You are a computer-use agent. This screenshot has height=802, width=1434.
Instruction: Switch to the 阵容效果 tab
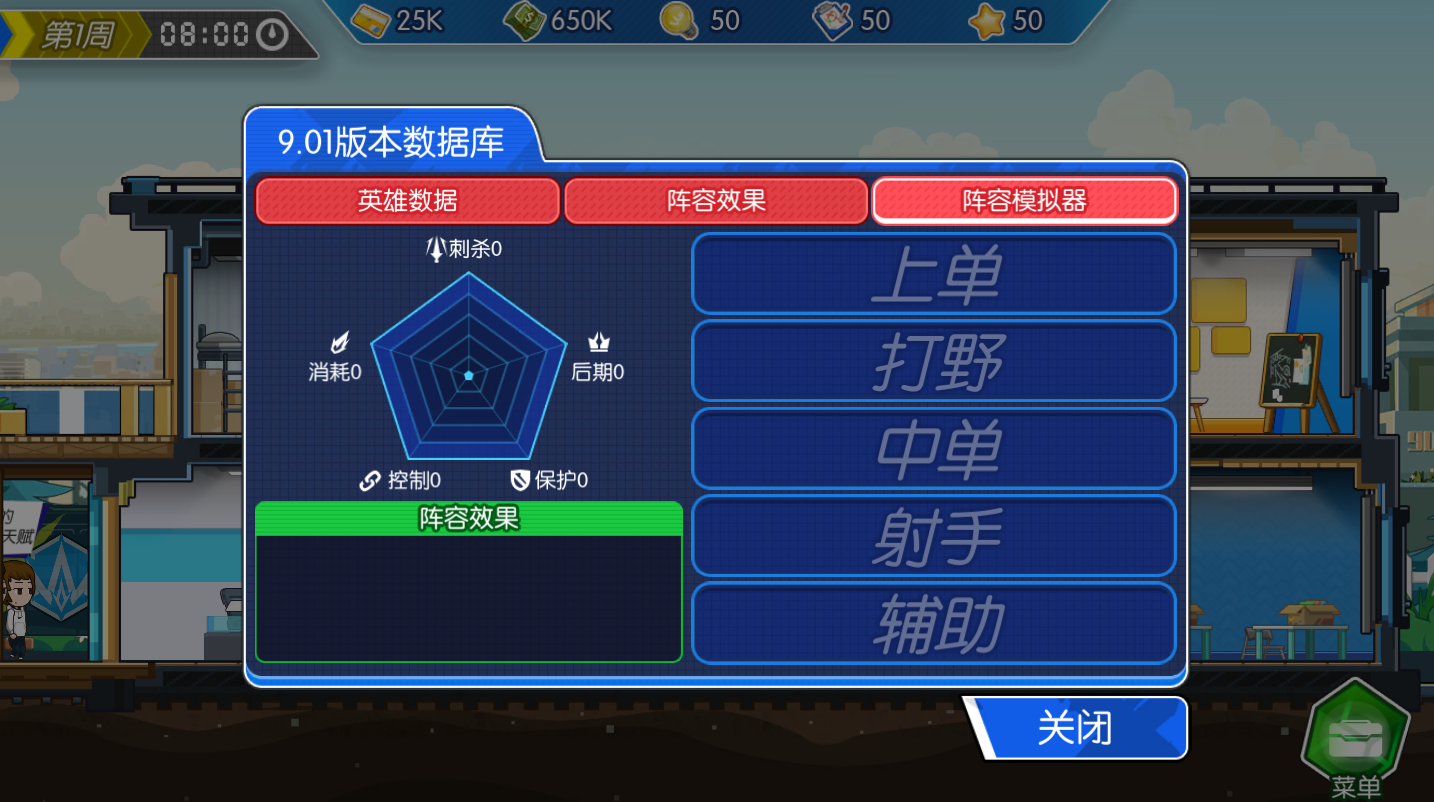716,200
